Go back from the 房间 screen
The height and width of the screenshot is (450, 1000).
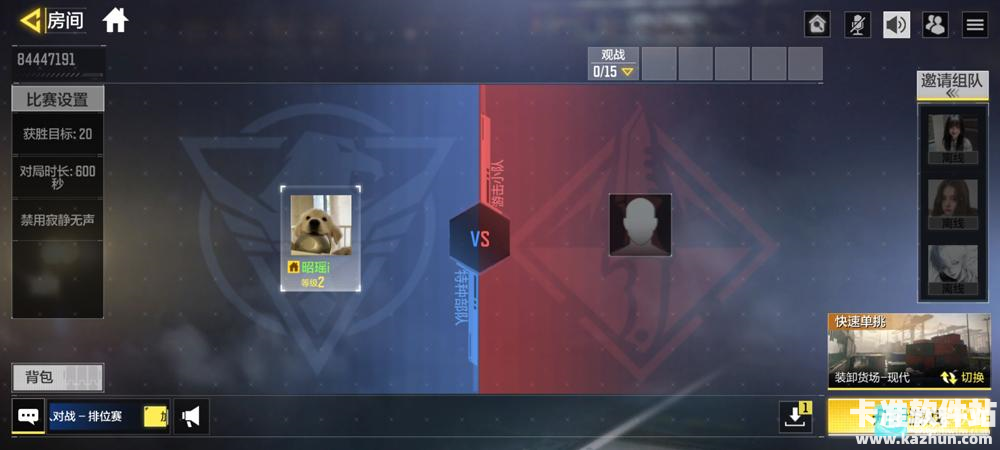[x=31, y=20]
